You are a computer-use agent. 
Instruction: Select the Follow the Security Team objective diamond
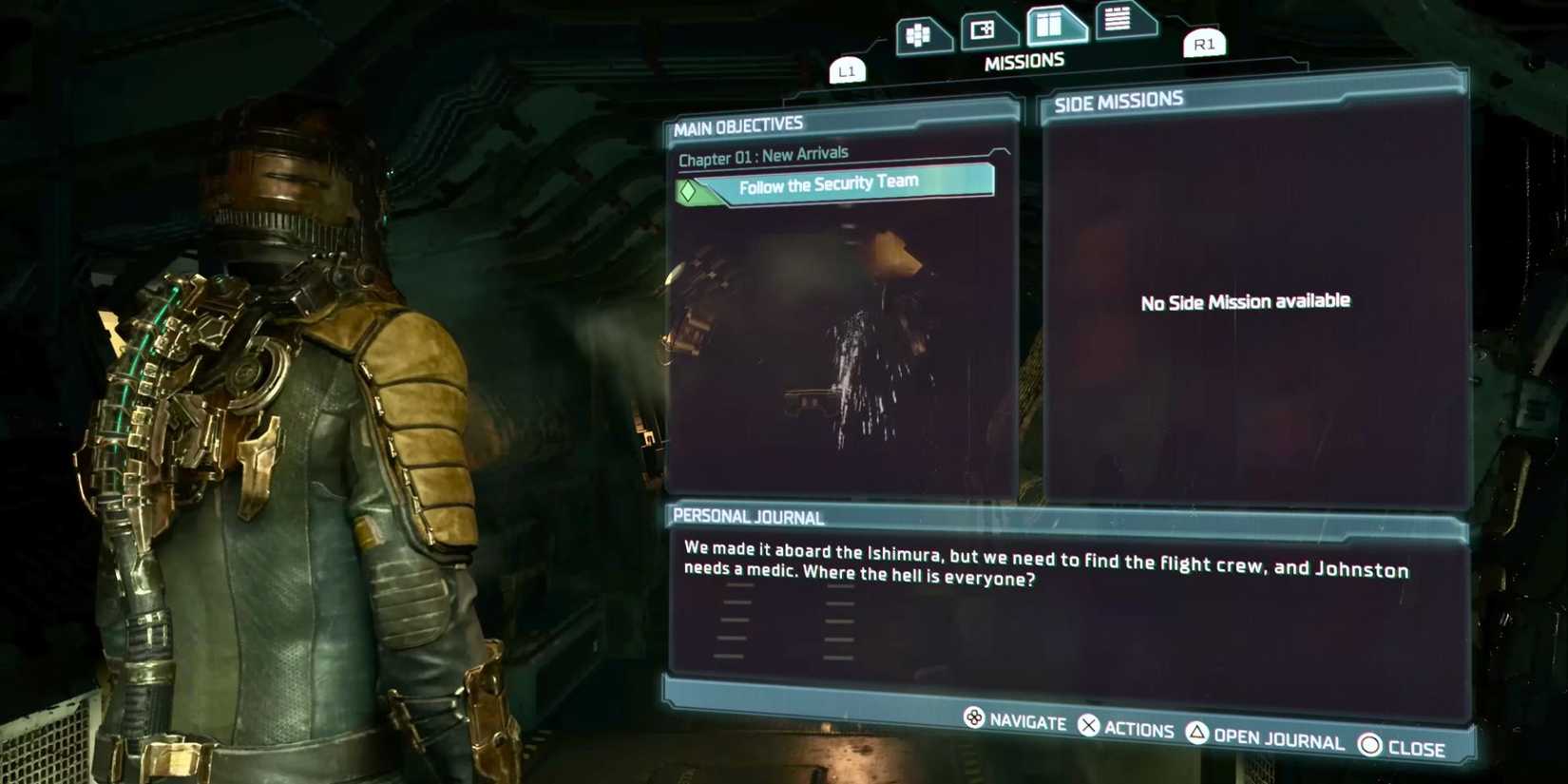pos(687,189)
